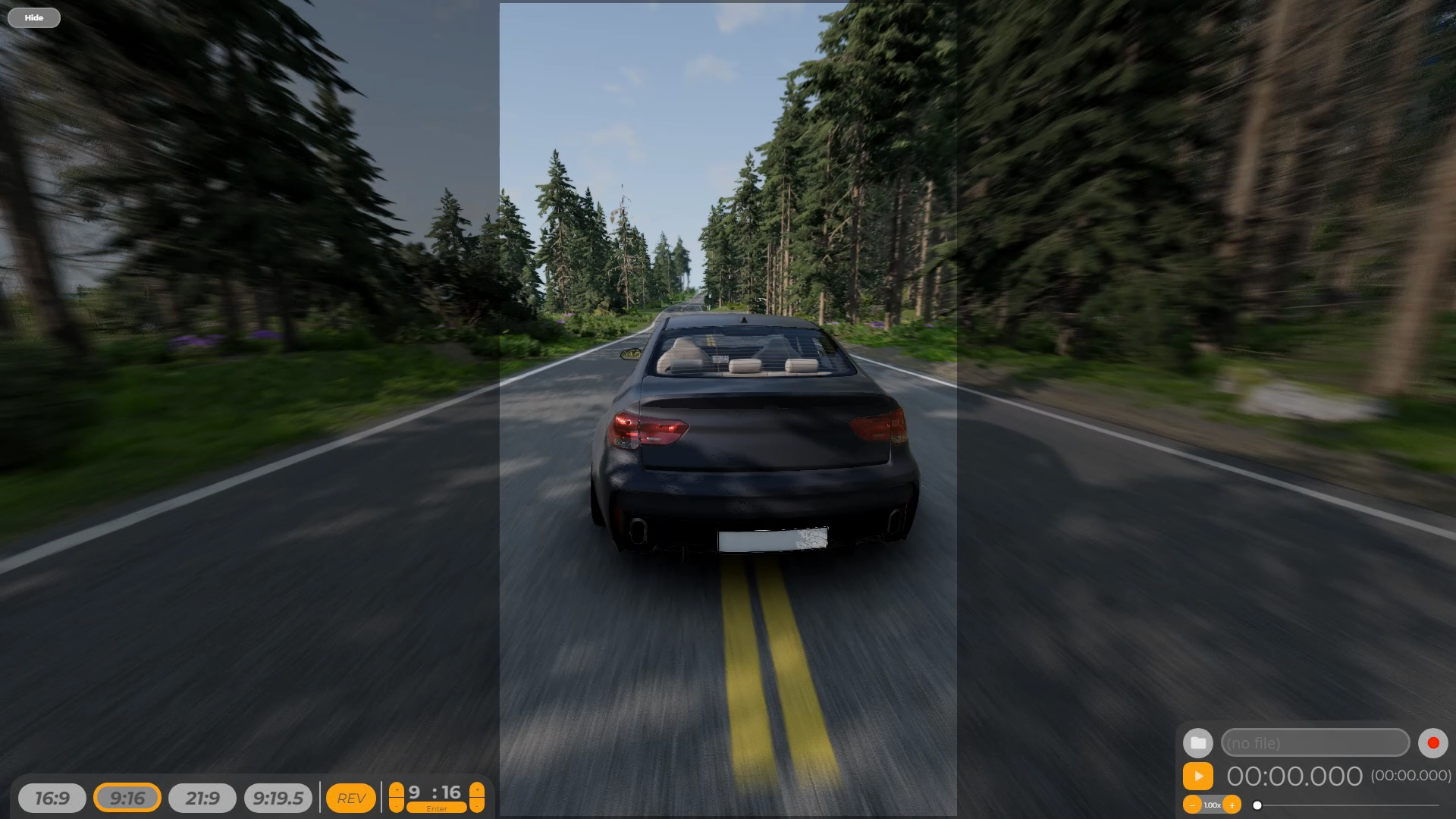Viewport: 1456px width, 819px height.
Task: Click Hide to collapse the overlay UI
Action: (x=33, y=17)
